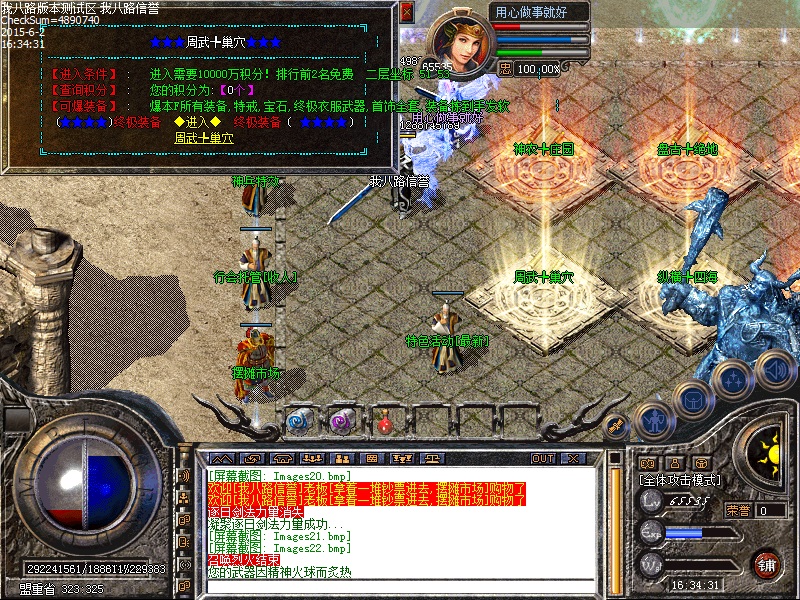Click the 荣誉 honor label
Screen dimensions: 800x600
737,510
